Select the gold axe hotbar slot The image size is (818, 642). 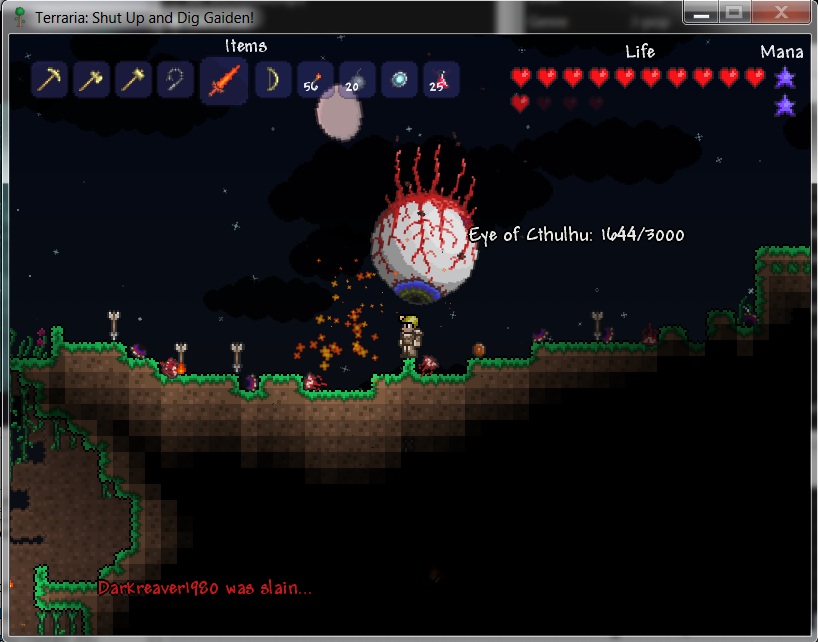click(x=91, y=80)
